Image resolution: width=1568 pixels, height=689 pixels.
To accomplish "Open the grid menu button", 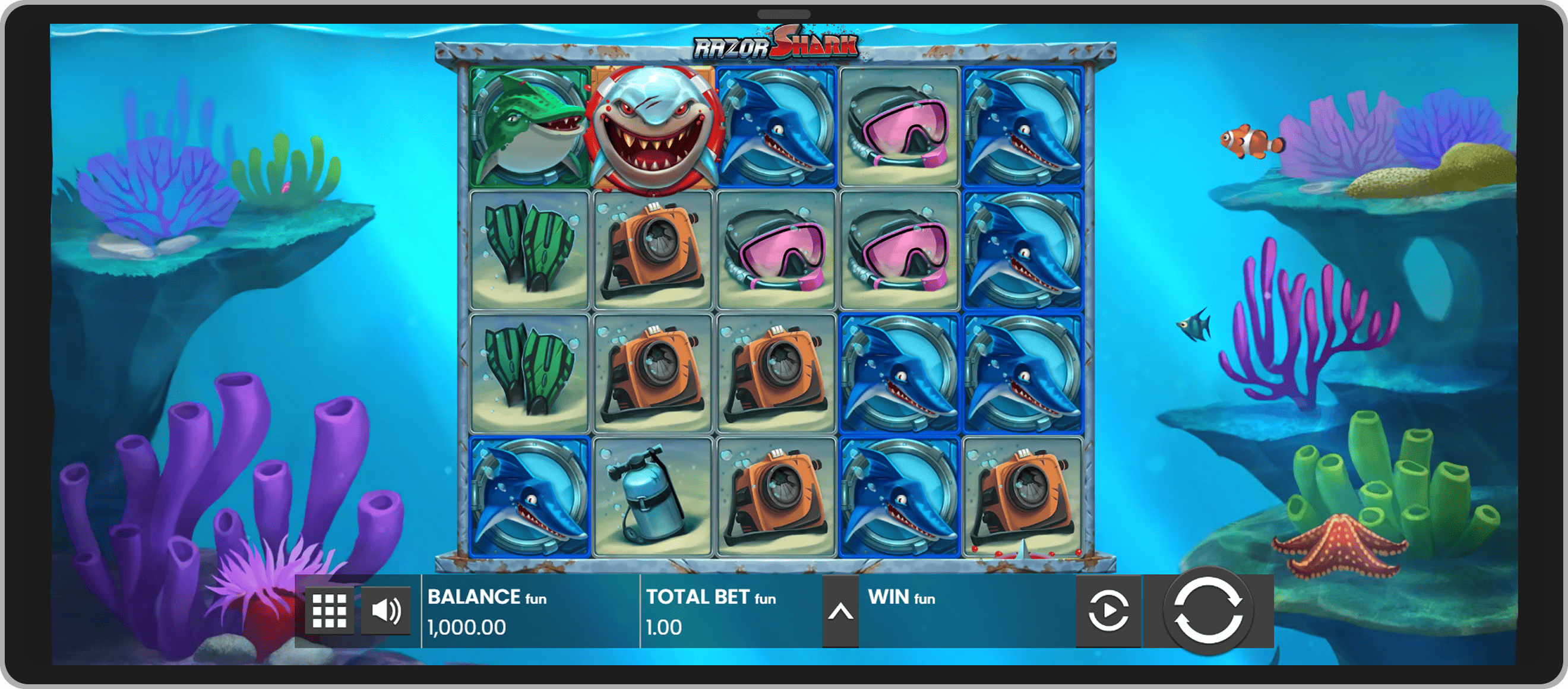I will point(329,611).
